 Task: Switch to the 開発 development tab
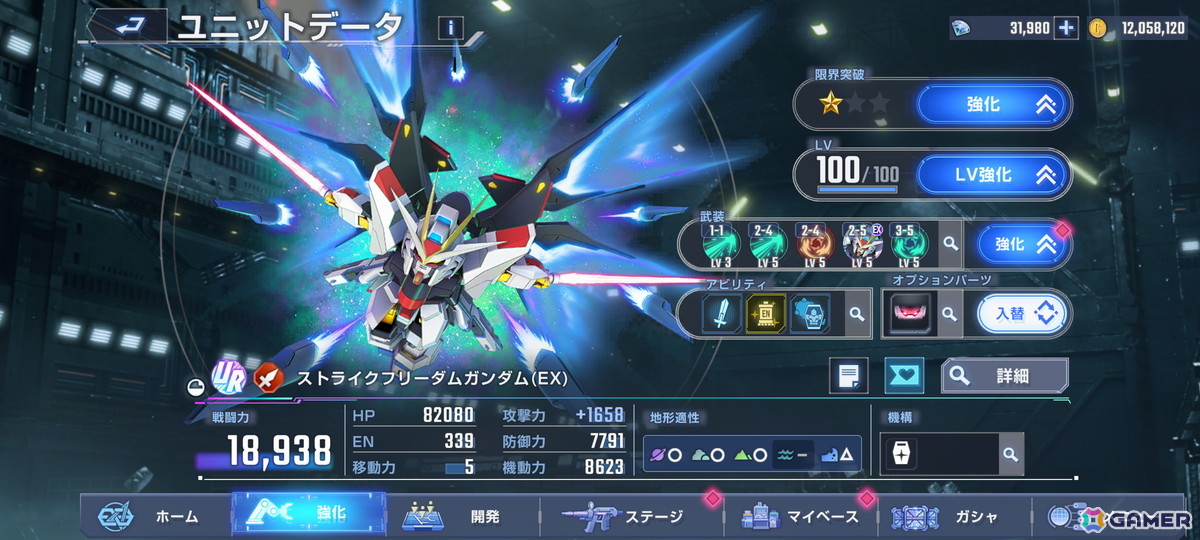tap(460, 516)
